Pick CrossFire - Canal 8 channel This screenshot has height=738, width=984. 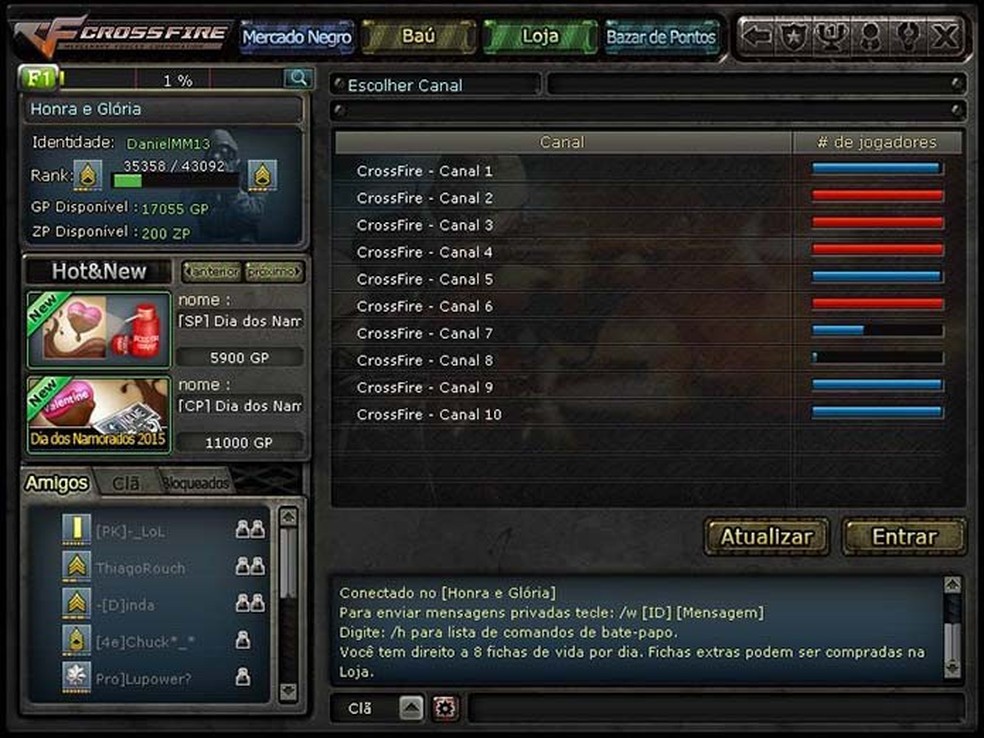click(424, 360)
